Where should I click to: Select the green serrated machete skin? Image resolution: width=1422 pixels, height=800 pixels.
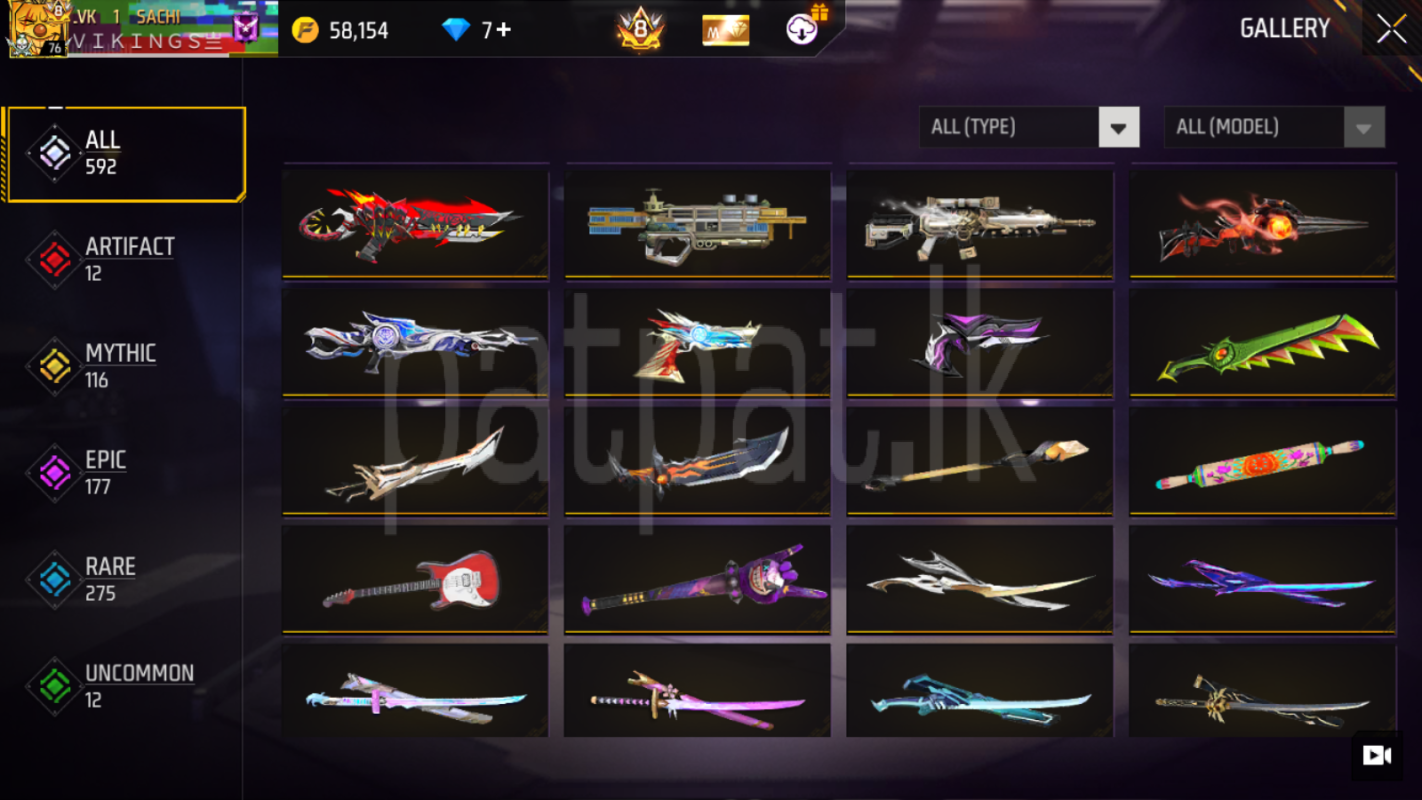point(1262,343)
